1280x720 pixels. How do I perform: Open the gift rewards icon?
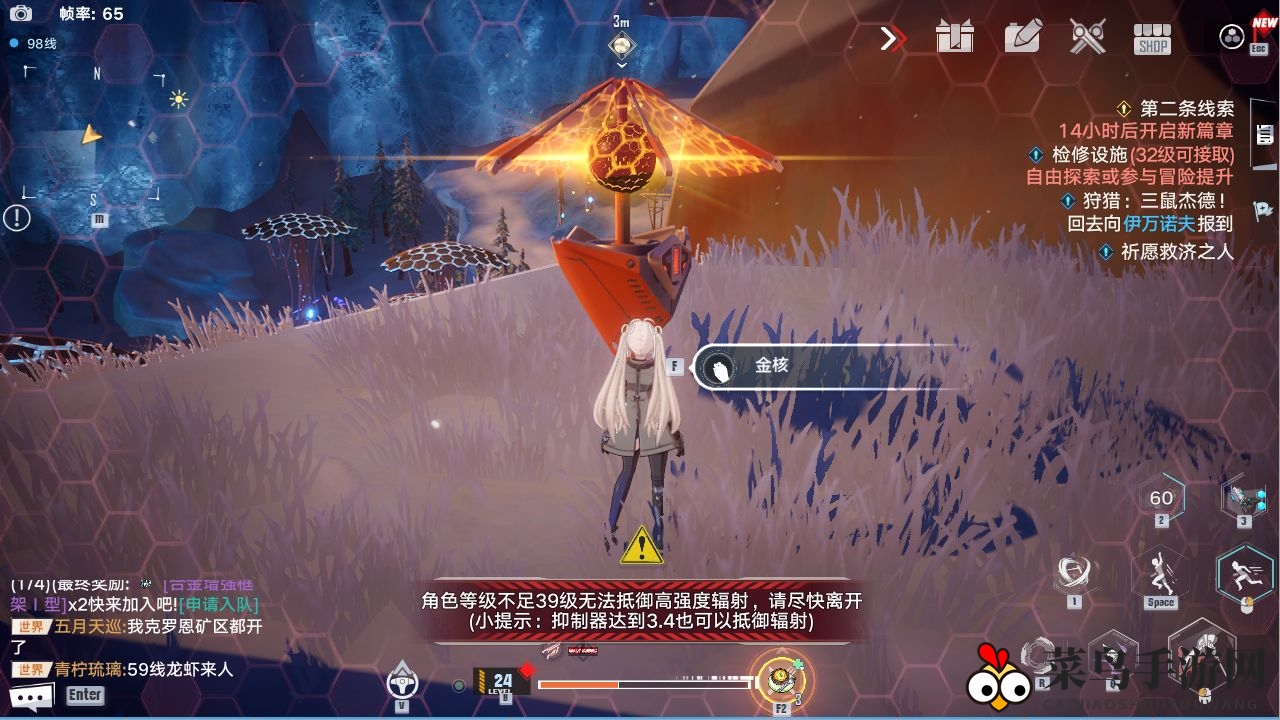tap(955, 37)
